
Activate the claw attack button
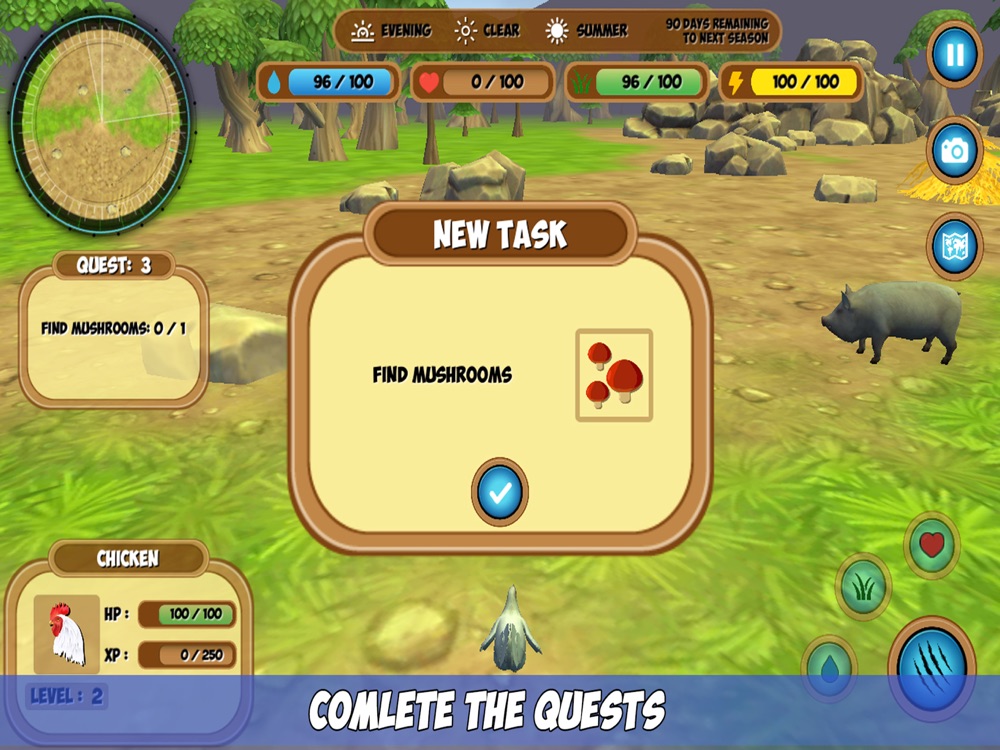tap(932, 668)
